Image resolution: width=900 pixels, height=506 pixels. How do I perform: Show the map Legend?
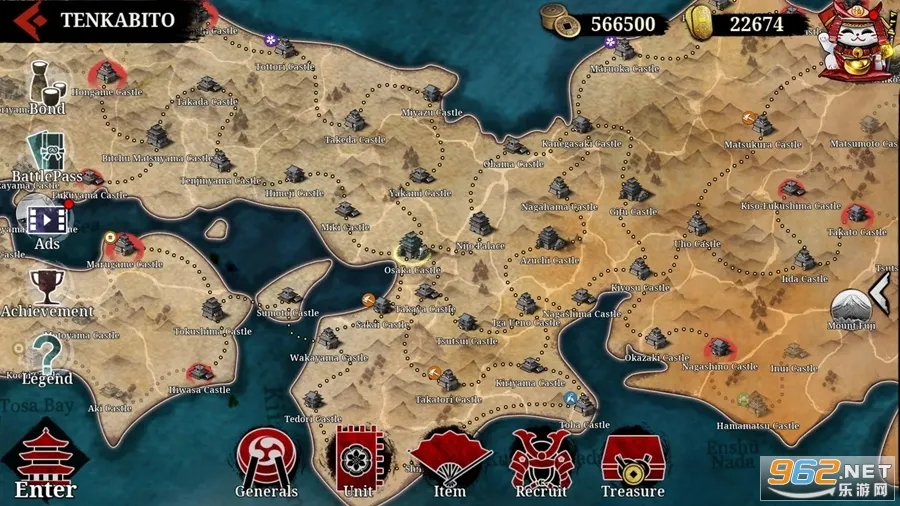pyautogui.click(x=46, y=359)
